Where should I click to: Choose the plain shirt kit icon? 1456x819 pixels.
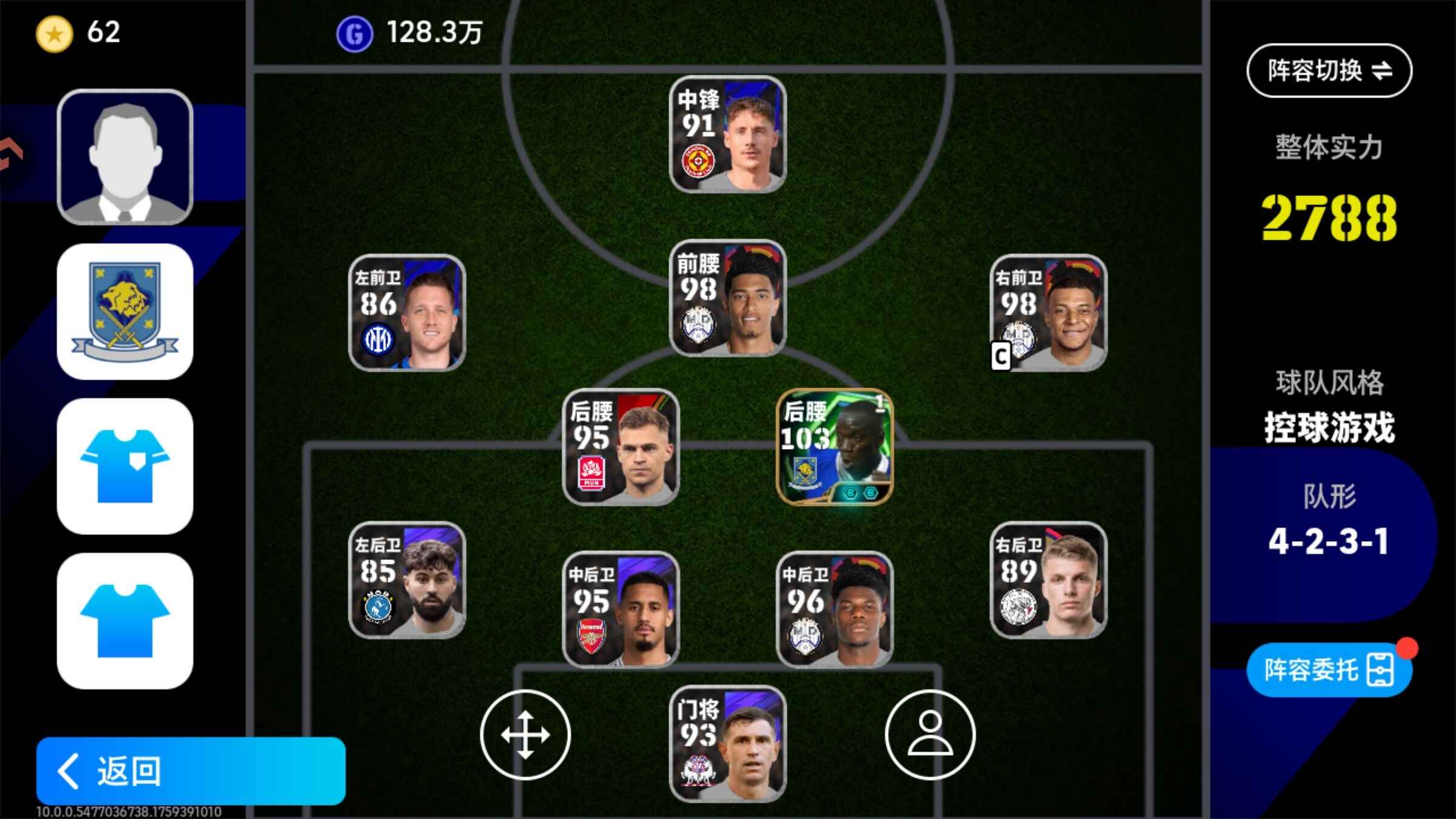click(x=125, y=621)
